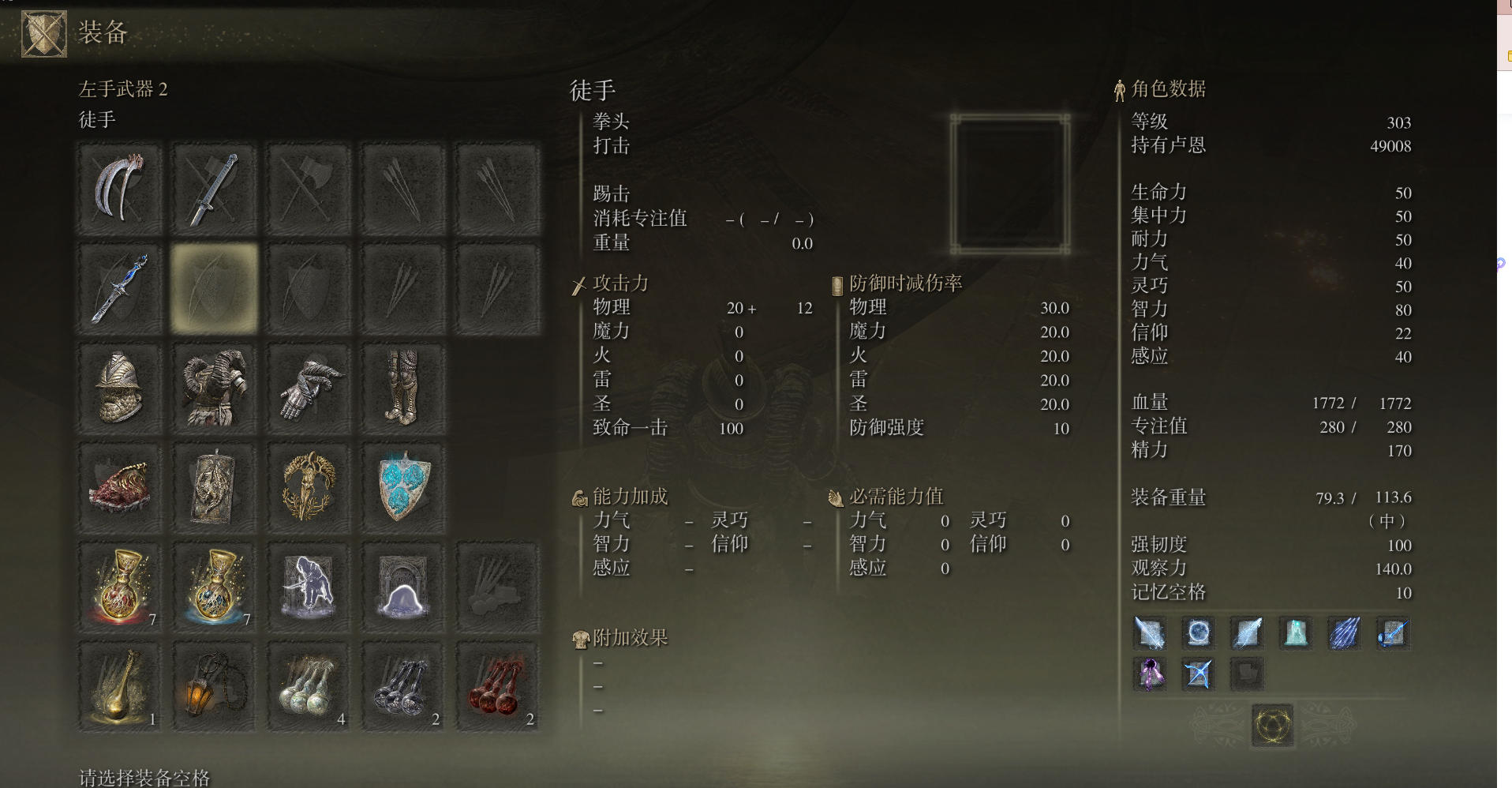This screenshot has height=788, width=1512.
Task: Select the axe weapon slot icon
Action: pos(309,189)
